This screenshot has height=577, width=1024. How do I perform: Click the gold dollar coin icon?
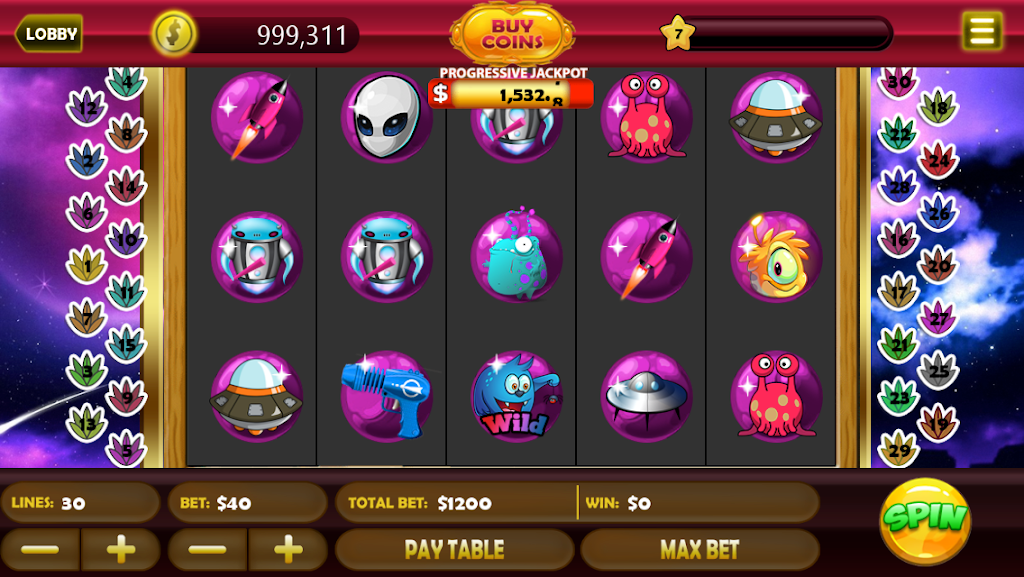(174, 34)
